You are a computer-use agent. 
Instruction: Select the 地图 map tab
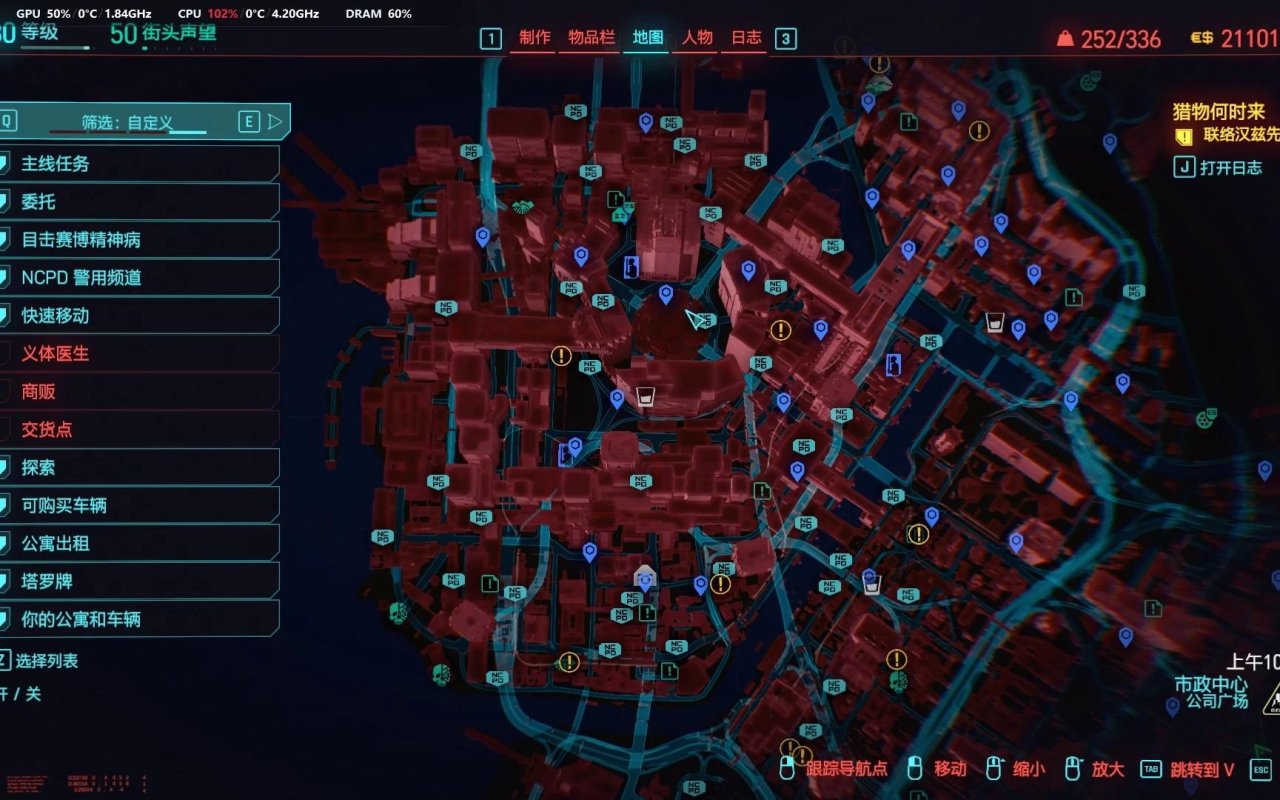[x=648, y=38]
